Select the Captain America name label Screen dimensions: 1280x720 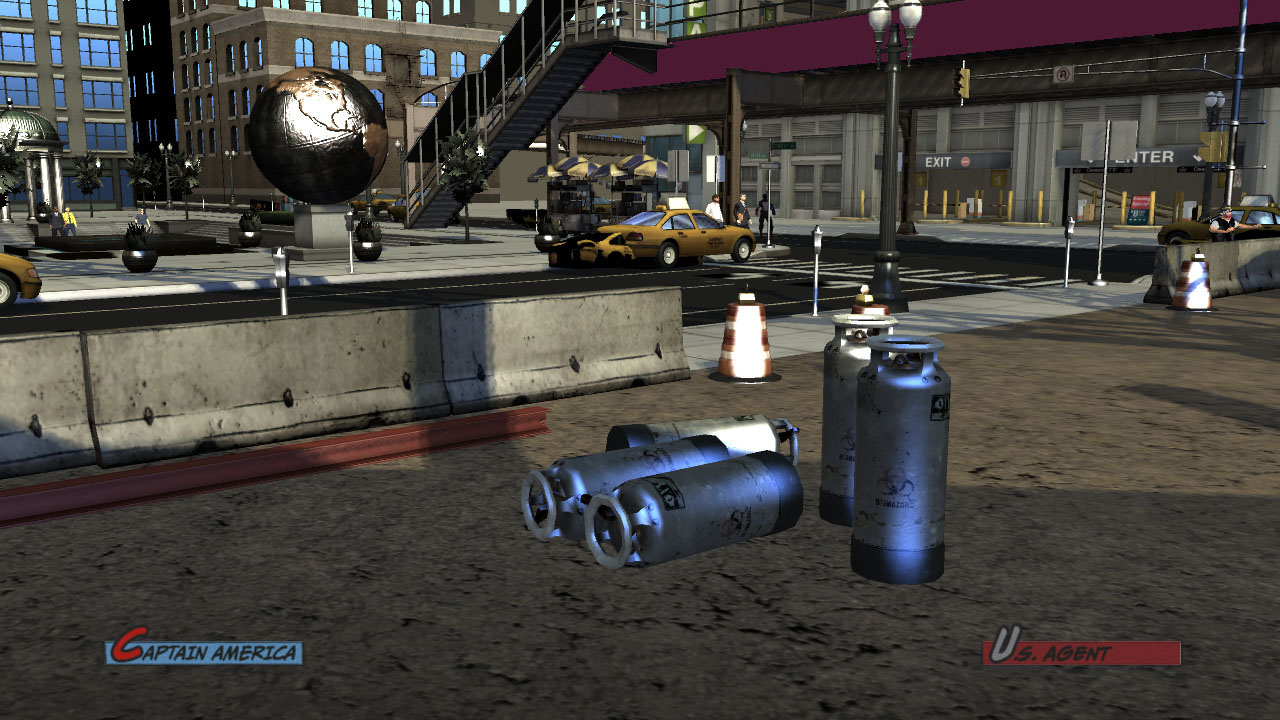204,651
